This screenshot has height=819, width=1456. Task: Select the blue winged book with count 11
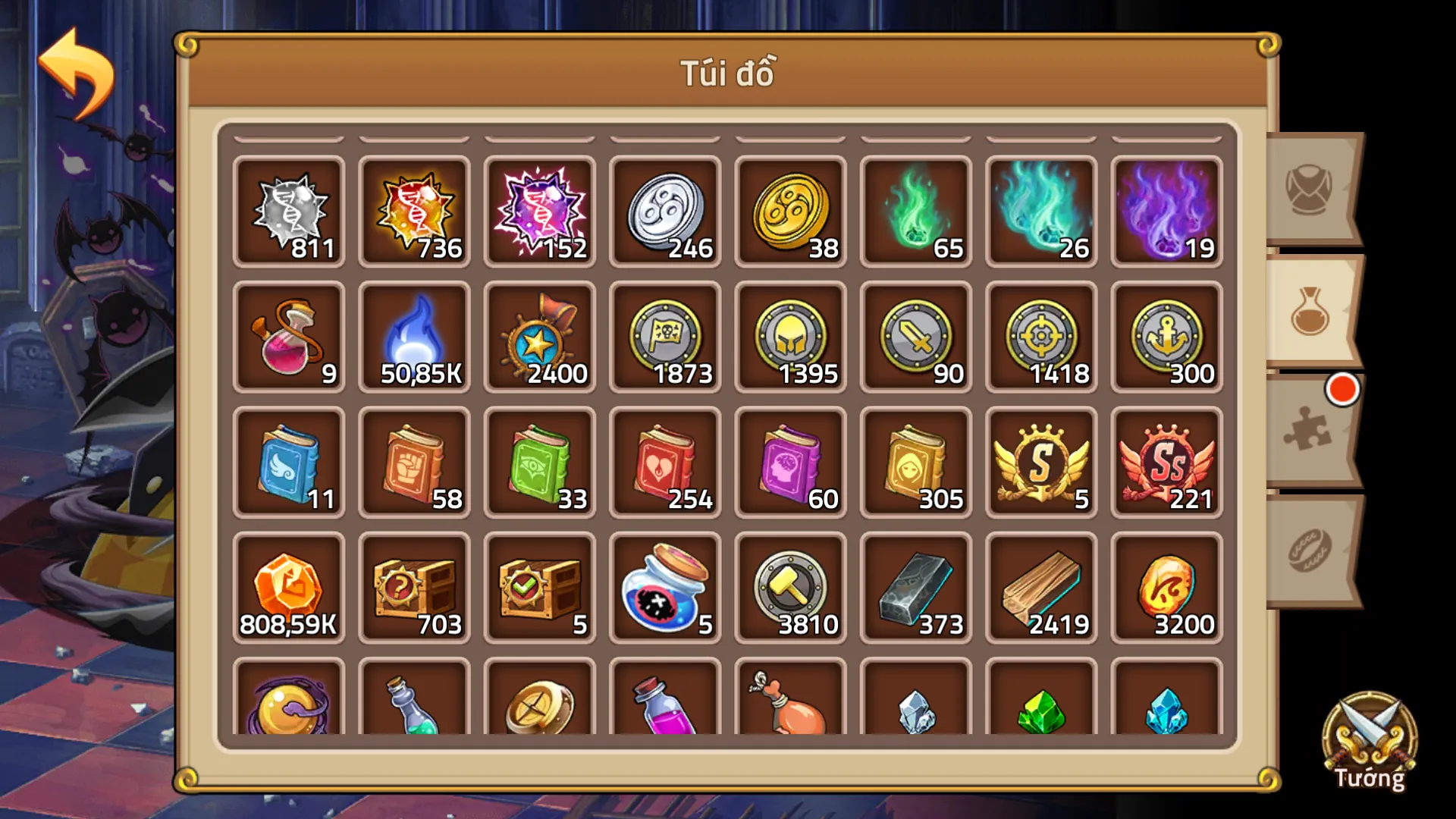pos(288,463)
